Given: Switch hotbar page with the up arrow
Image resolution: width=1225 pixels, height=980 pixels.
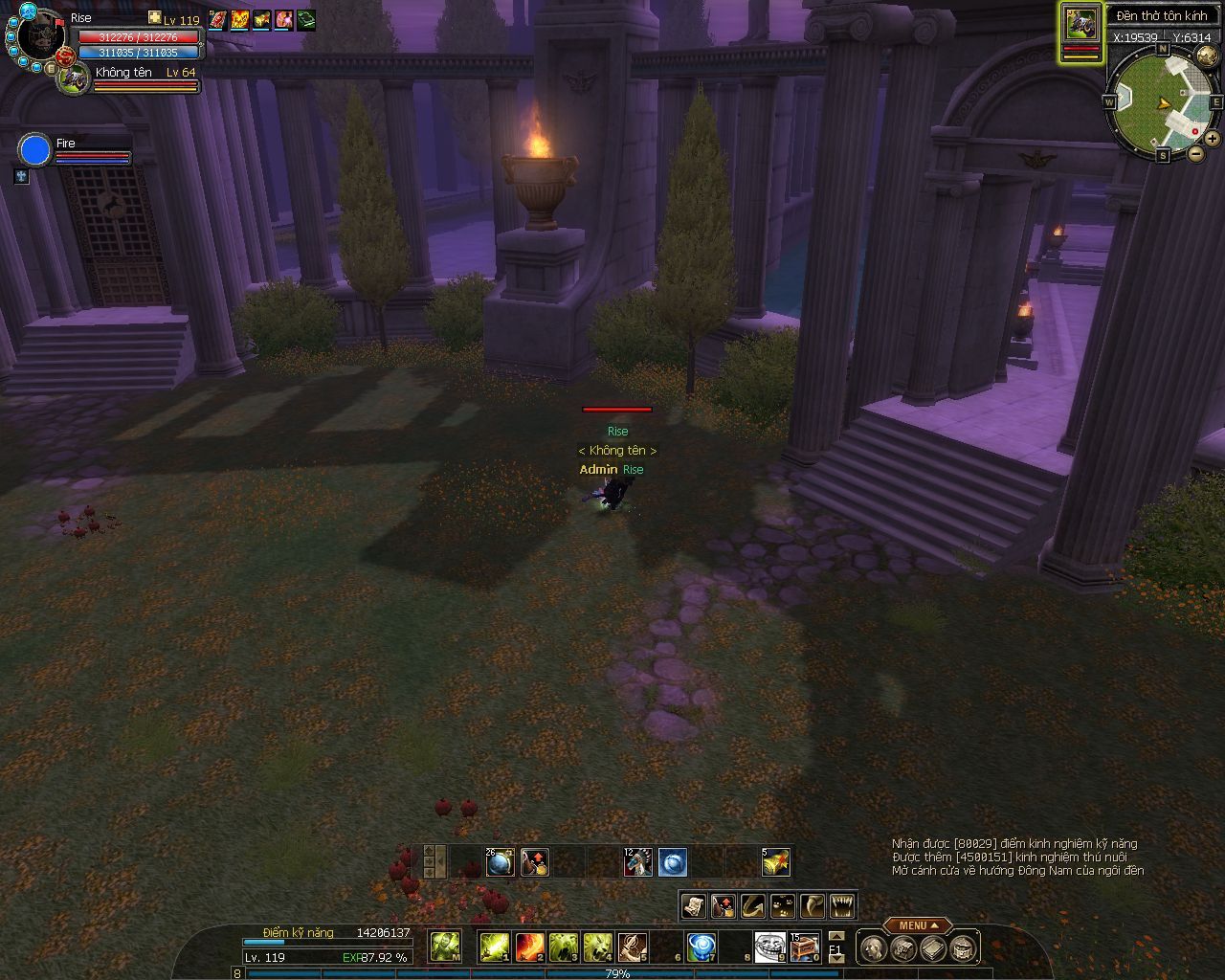Looking at the screenshot, I should point(836,936).
